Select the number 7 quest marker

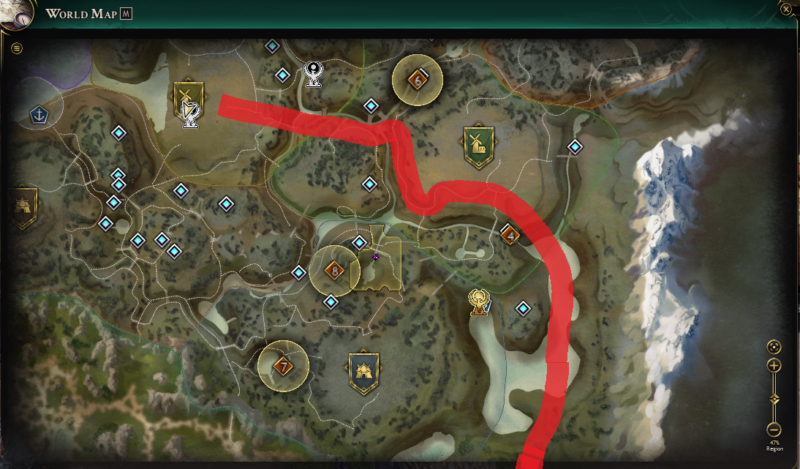pyautogui.click(x=283, y=366)
